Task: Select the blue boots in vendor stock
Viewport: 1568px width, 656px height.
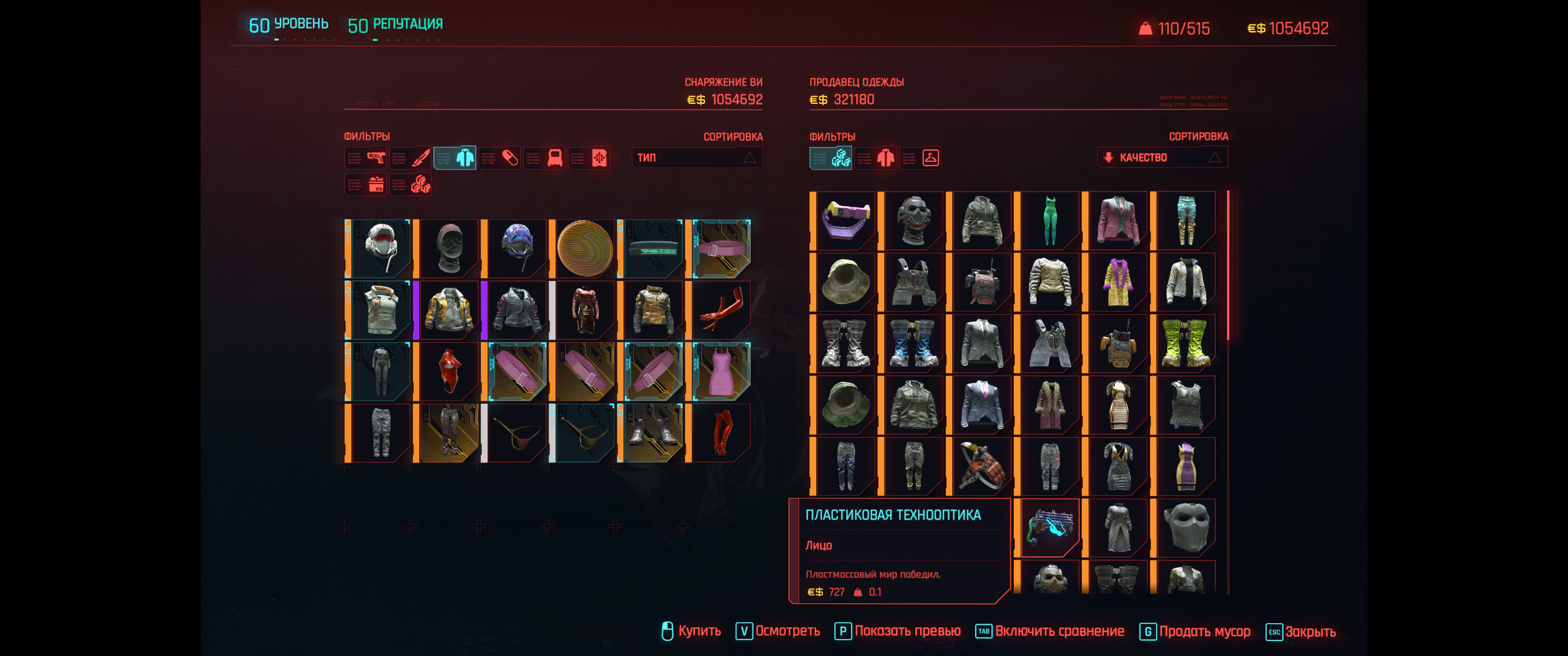Action: (x=913, y=343)
